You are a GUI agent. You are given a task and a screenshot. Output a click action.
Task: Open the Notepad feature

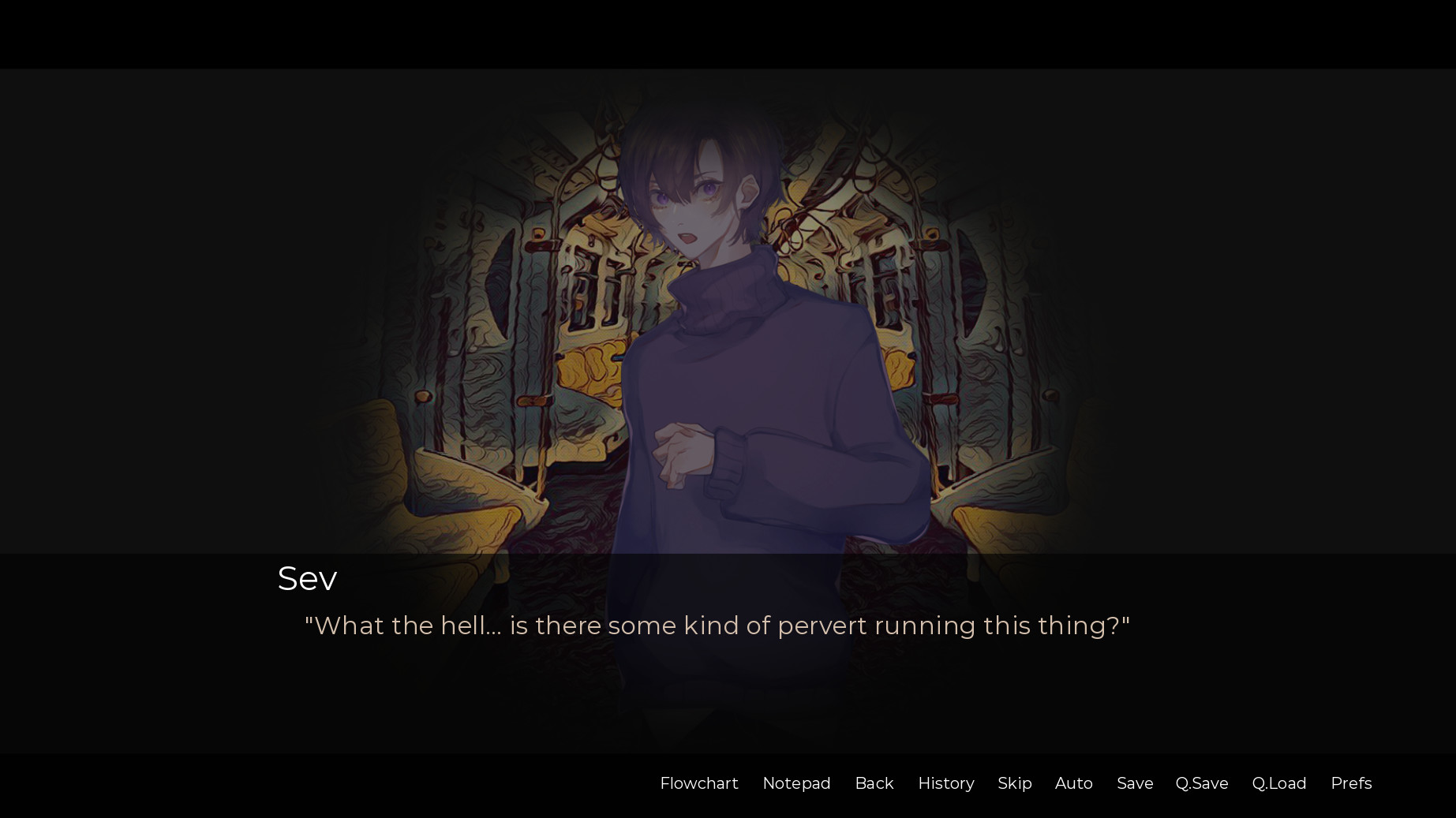point(796,783)
